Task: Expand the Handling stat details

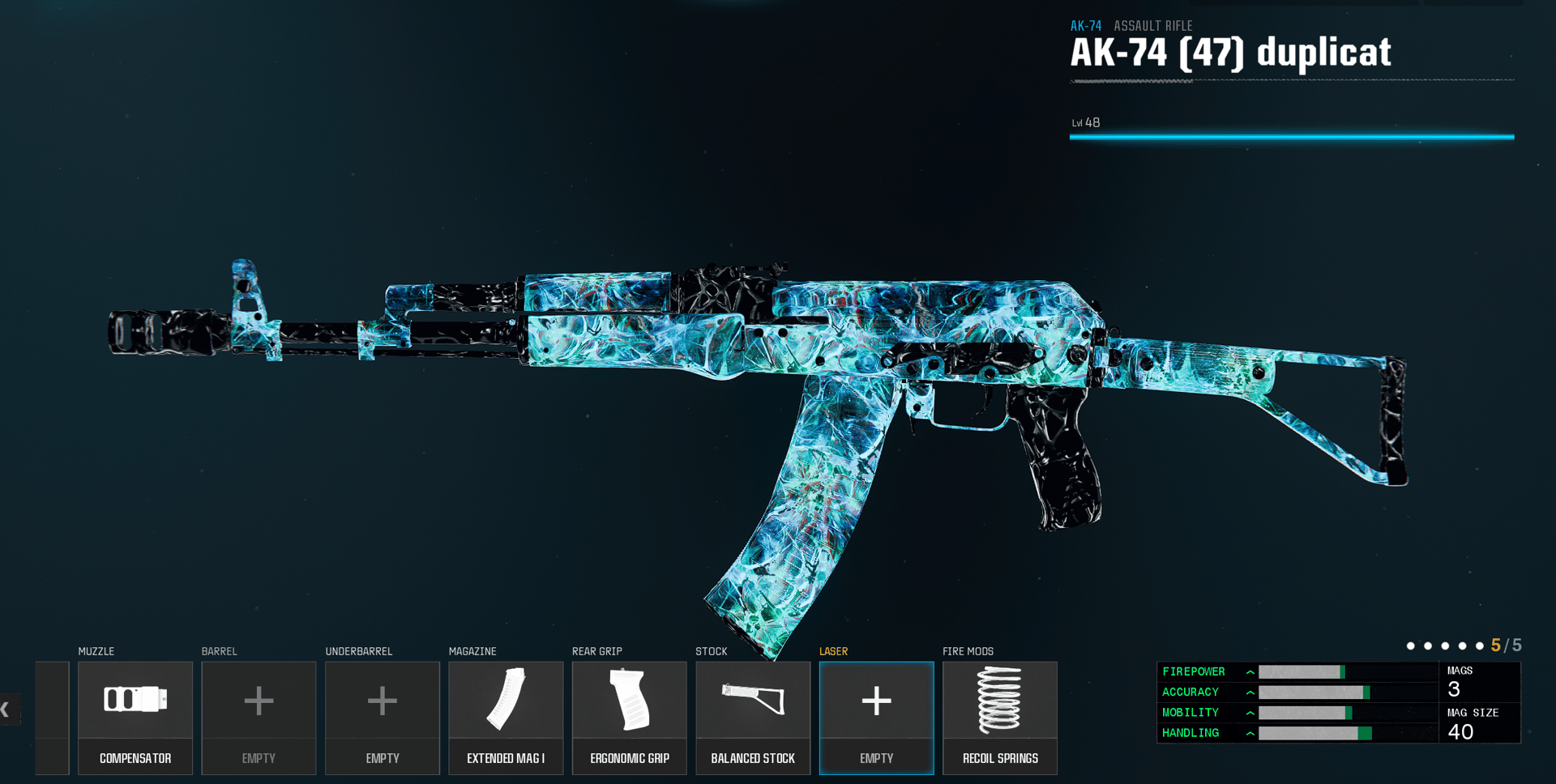Action: tap(1250, 732)
